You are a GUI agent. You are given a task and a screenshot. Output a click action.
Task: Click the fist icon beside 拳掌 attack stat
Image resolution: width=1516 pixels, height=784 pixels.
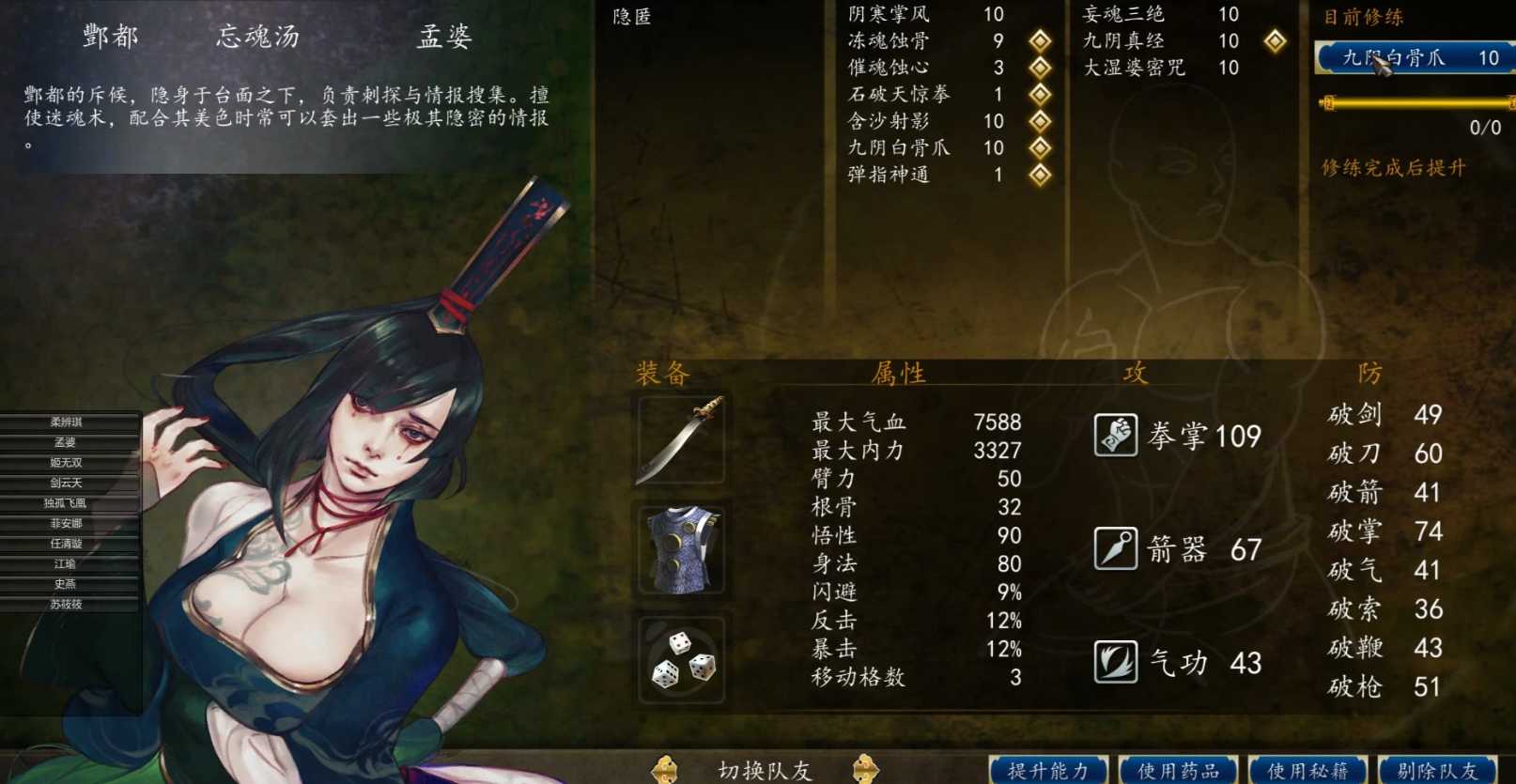coord(1114,434)
